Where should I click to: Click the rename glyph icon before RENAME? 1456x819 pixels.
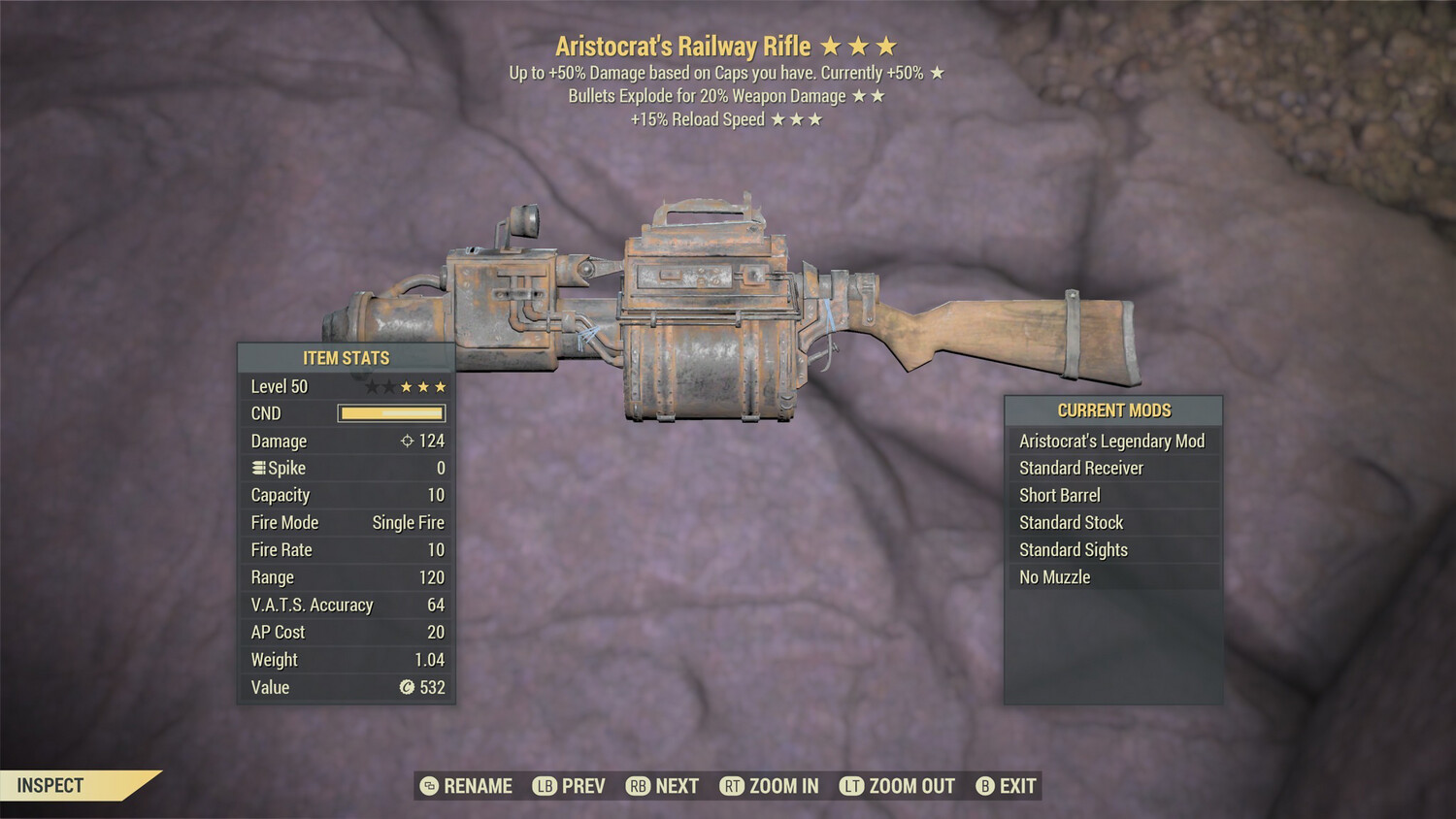click(427, 786)
